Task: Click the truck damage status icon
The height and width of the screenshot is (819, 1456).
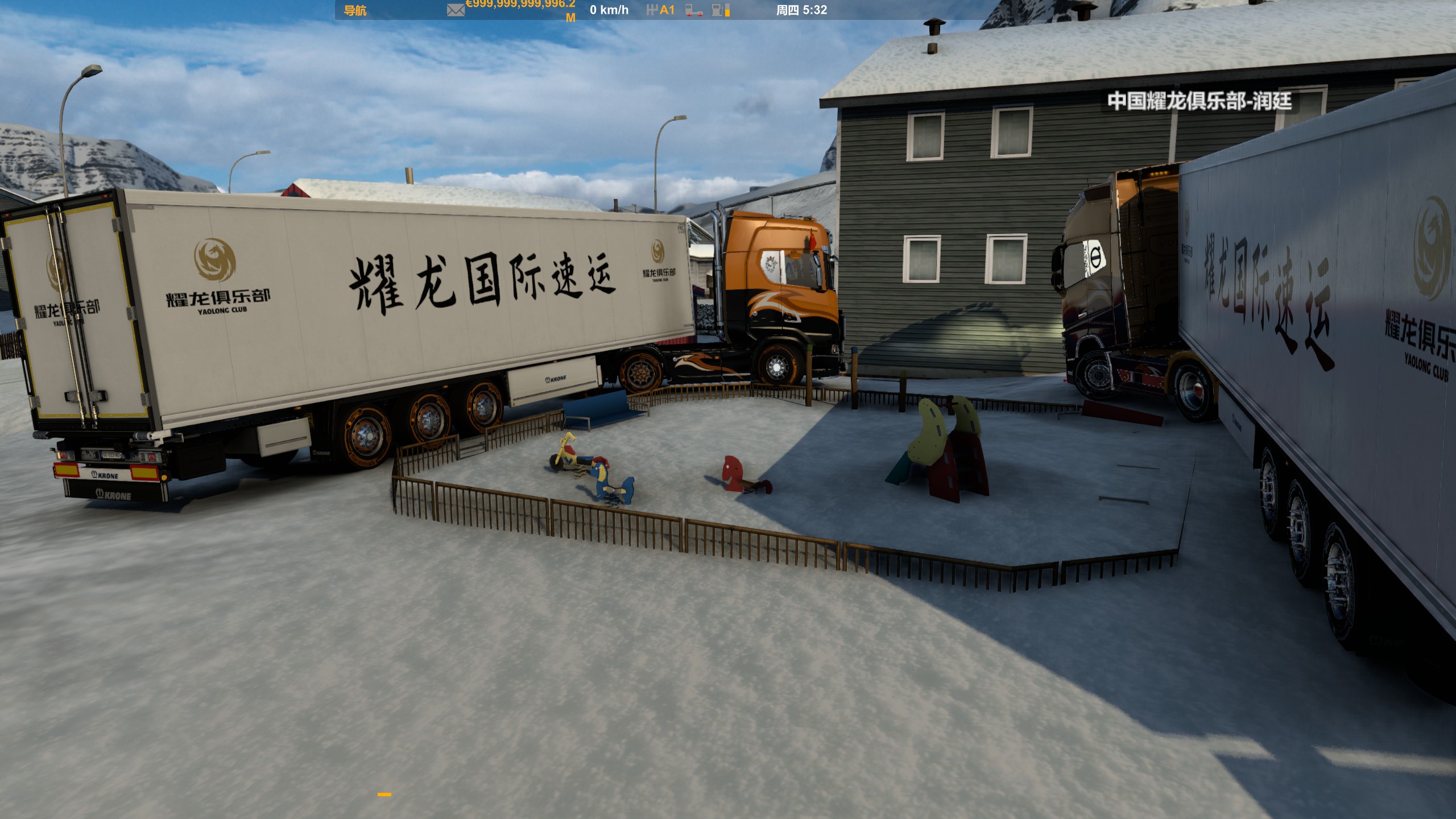Action: [693, 10]
